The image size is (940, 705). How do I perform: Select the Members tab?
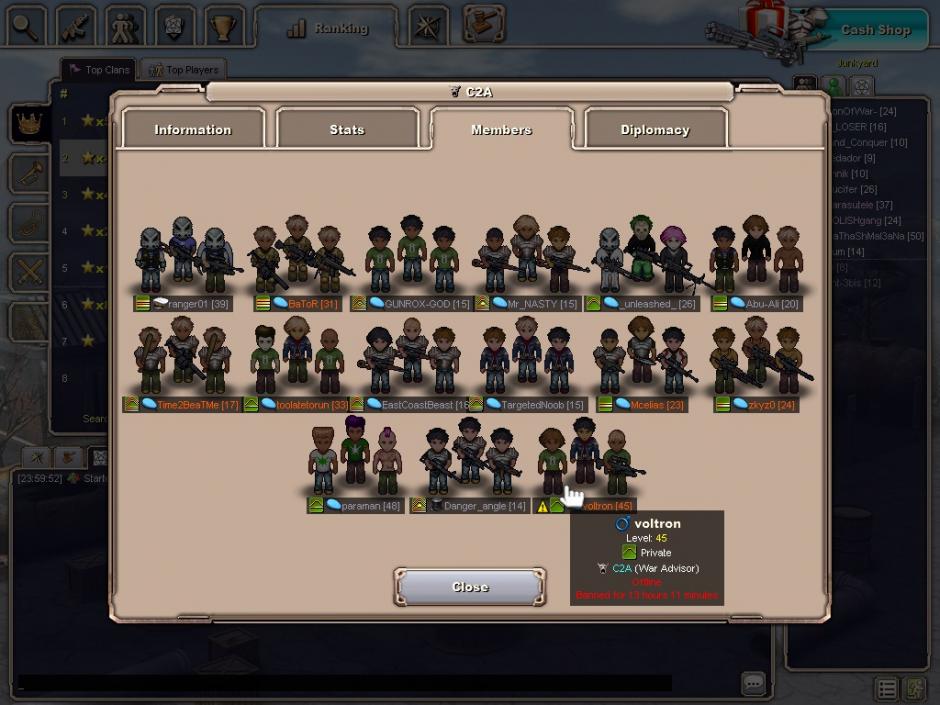501,130
